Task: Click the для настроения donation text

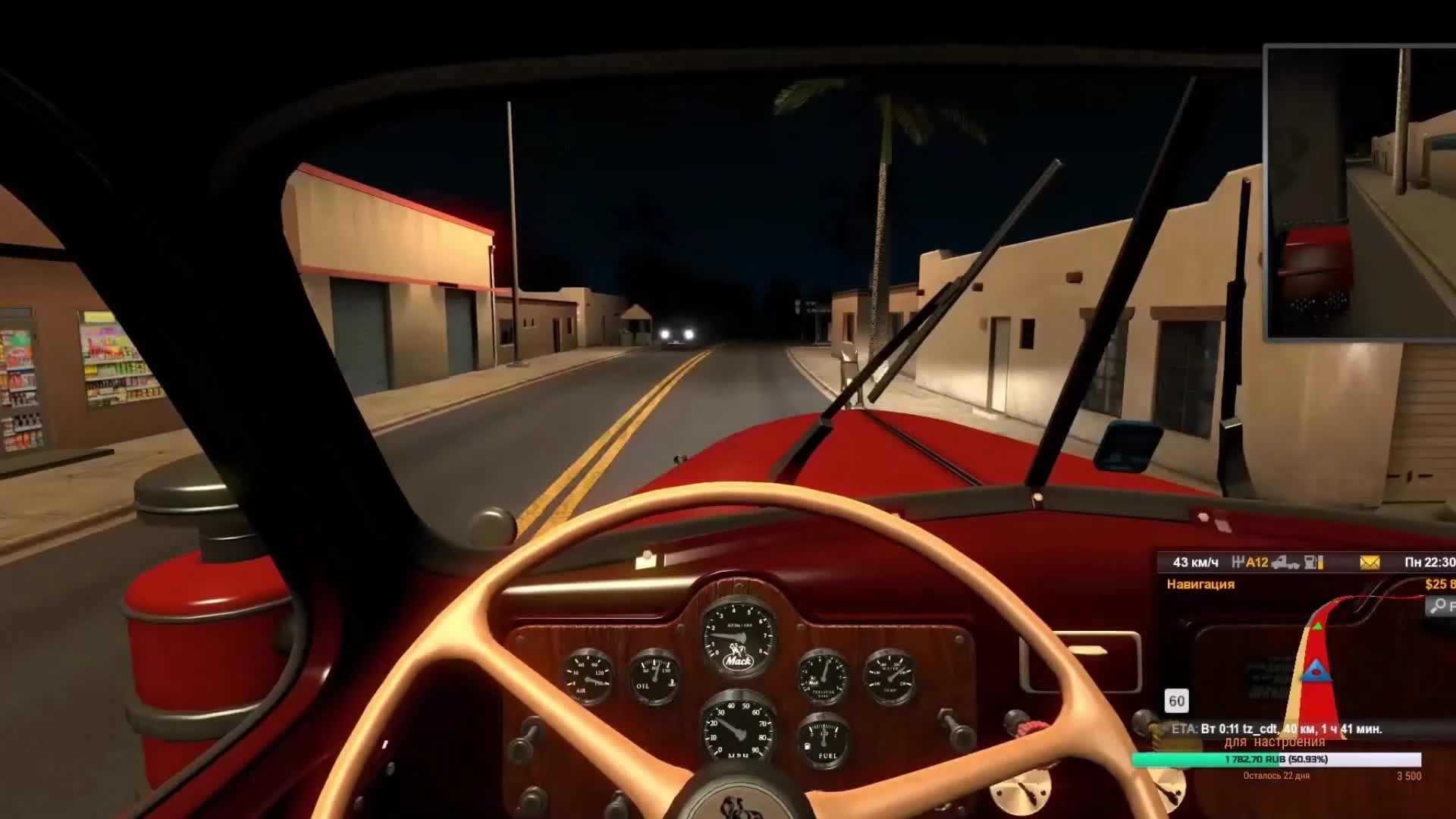Action: [x=1276, y=741]
